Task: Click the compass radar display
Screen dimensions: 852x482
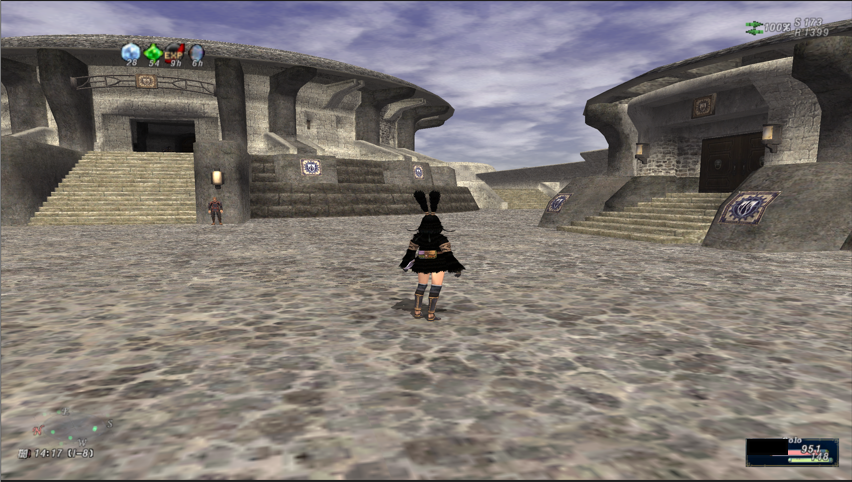Action: point(69,428)
